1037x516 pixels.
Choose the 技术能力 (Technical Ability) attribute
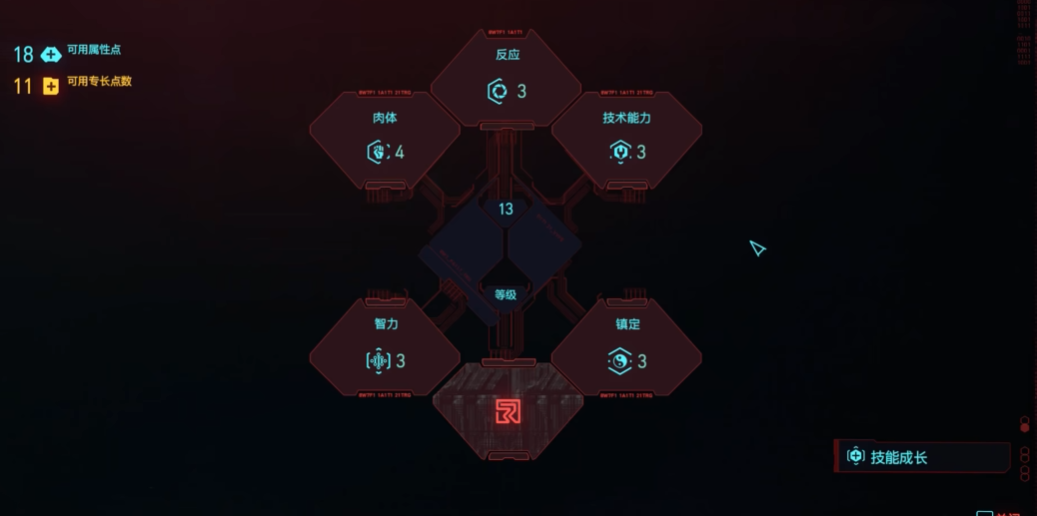[x=627, y=140]
